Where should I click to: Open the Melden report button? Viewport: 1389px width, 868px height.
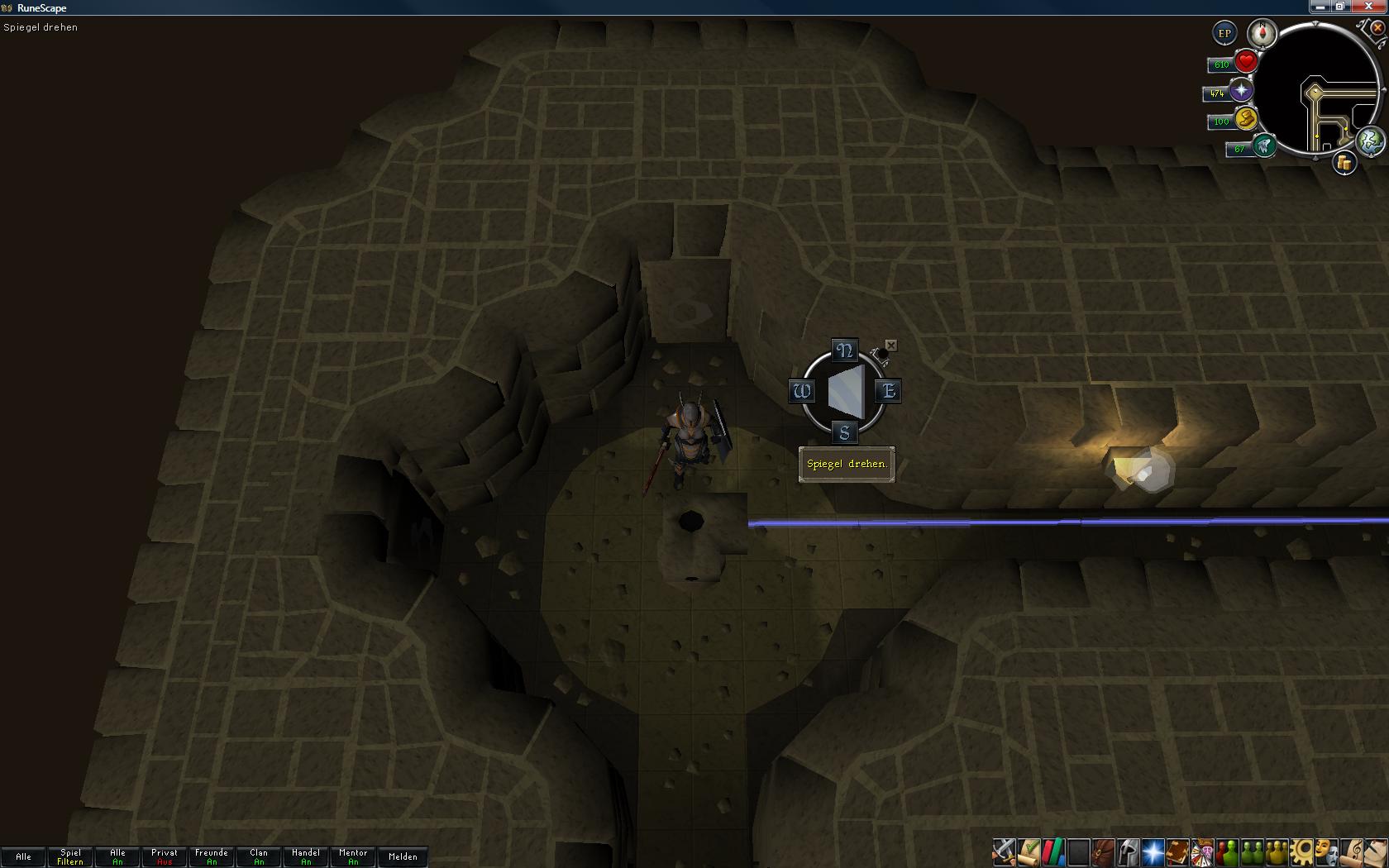(x=403, y=856)
